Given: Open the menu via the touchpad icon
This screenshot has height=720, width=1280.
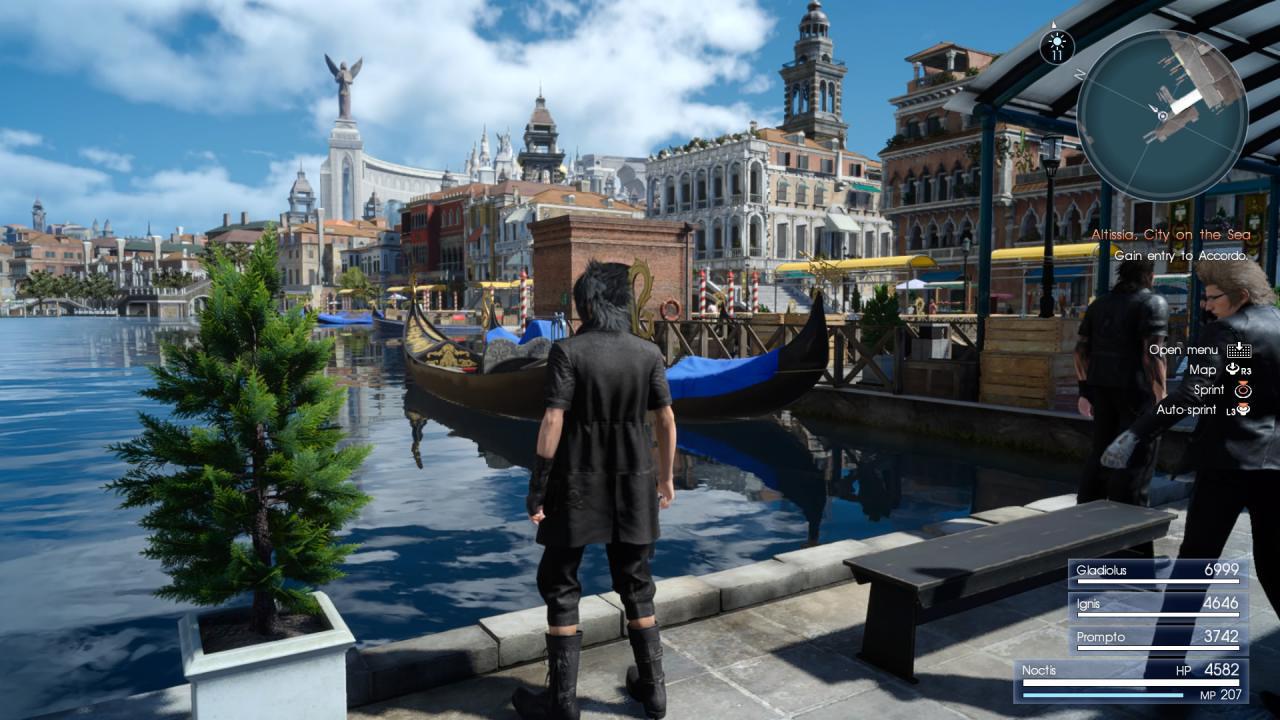Looking at the screenshot, I should [1240, 350].
